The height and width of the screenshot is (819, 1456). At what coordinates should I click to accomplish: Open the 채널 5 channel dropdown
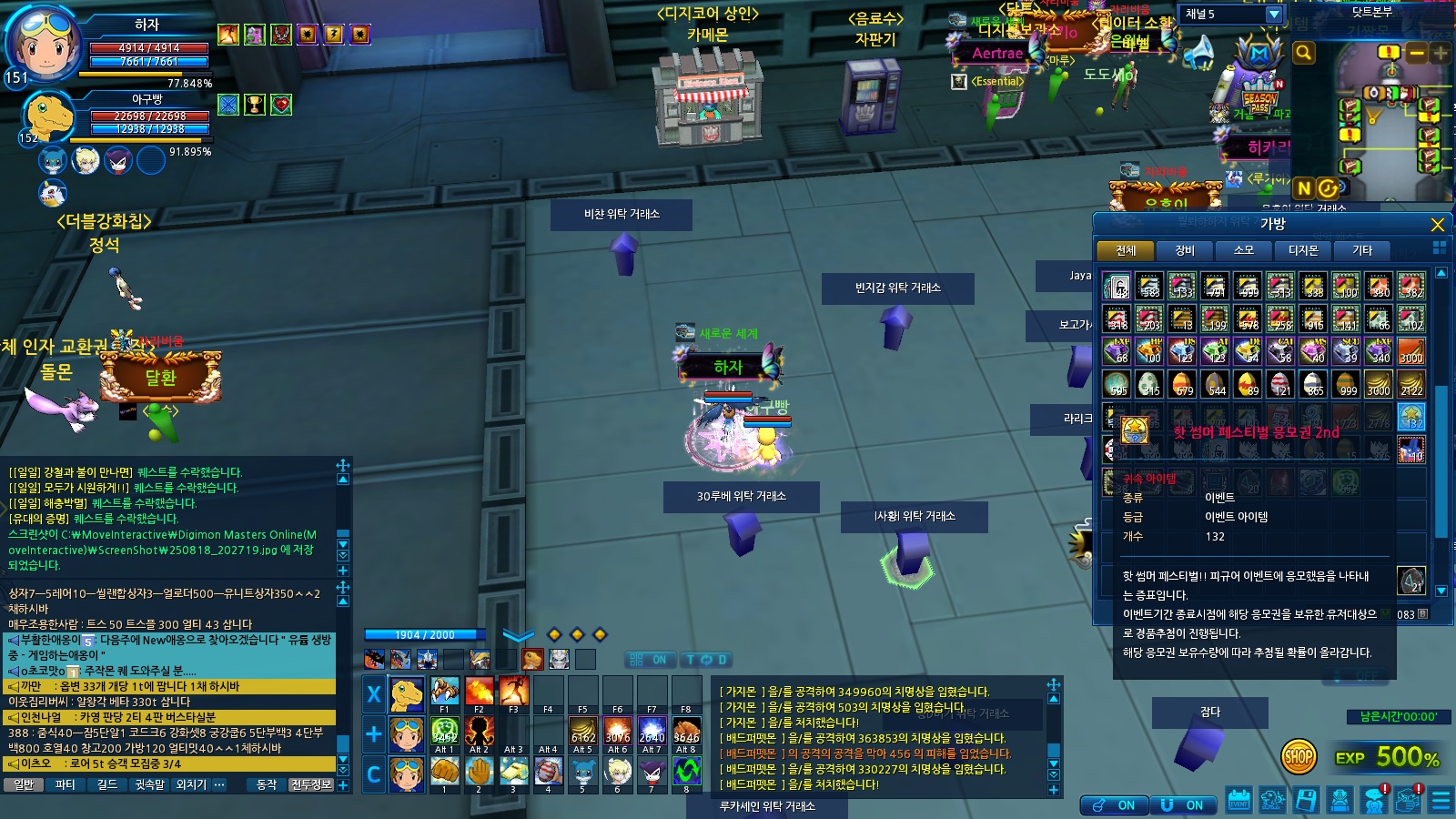1274,15
